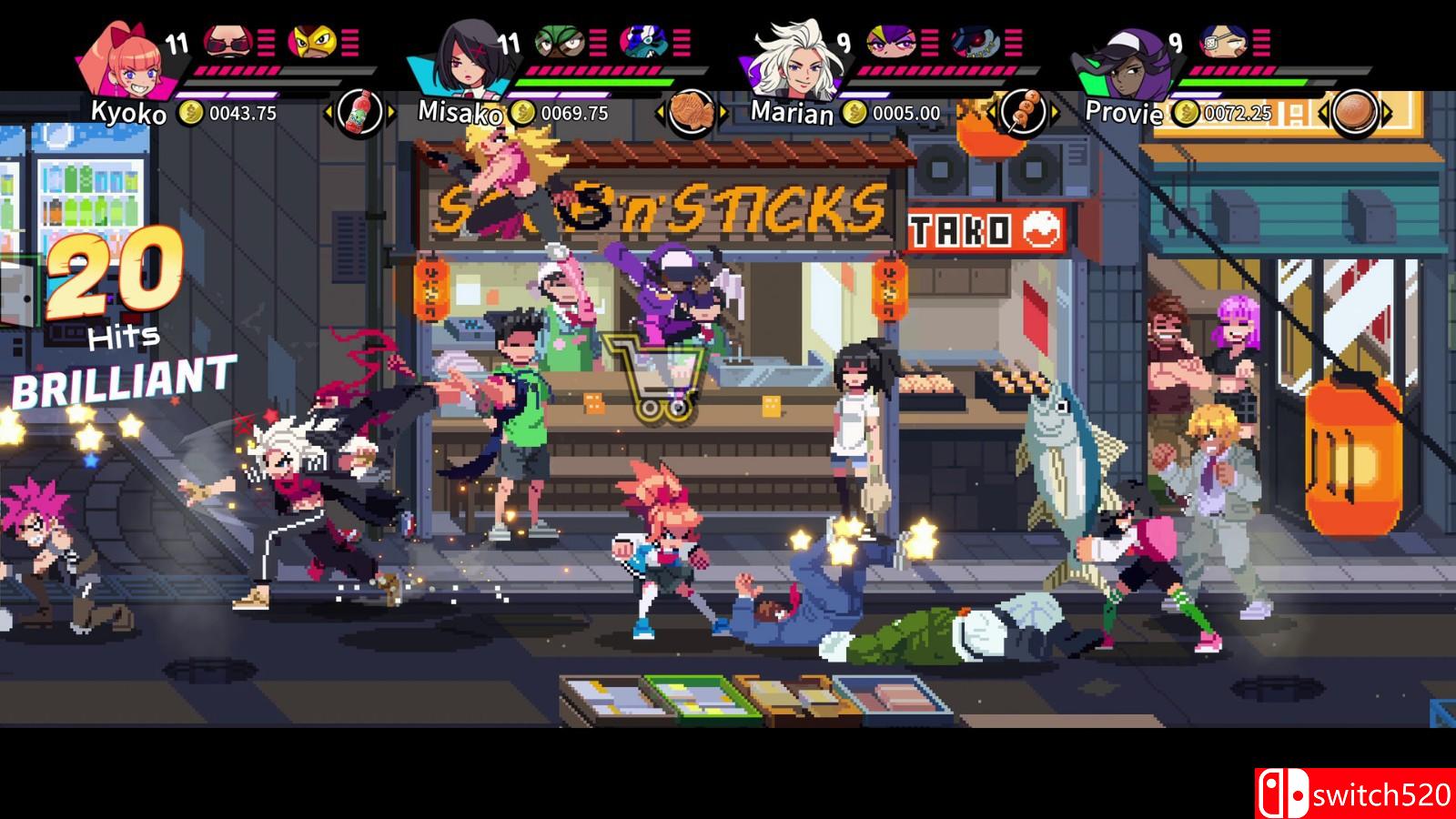
Task: Select Kyoko's character portrait
Action: click(x=118, y=56)
